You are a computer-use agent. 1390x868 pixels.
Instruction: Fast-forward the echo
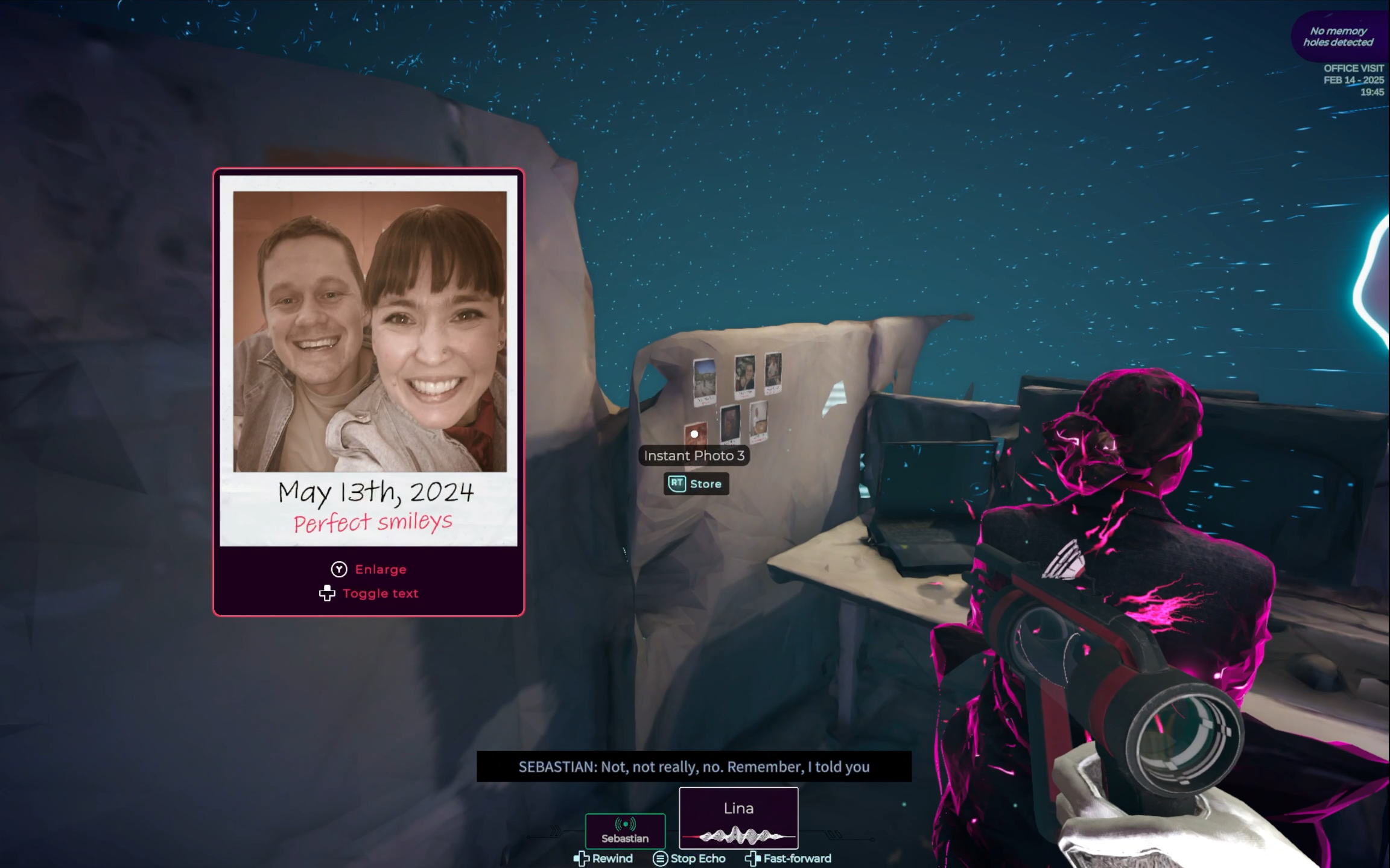(x=789, y=858)
